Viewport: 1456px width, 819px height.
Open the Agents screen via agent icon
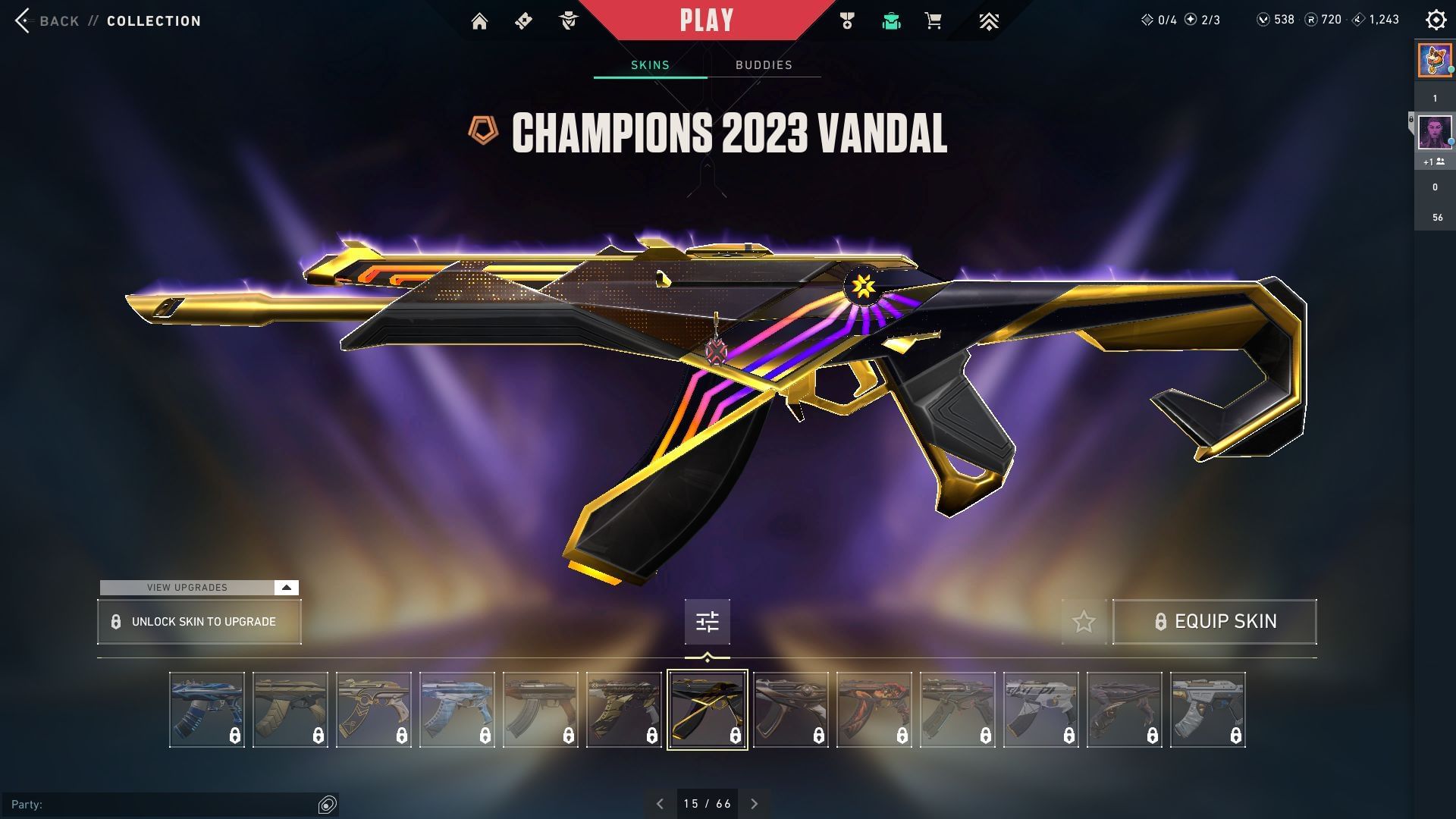click(567, 20)
